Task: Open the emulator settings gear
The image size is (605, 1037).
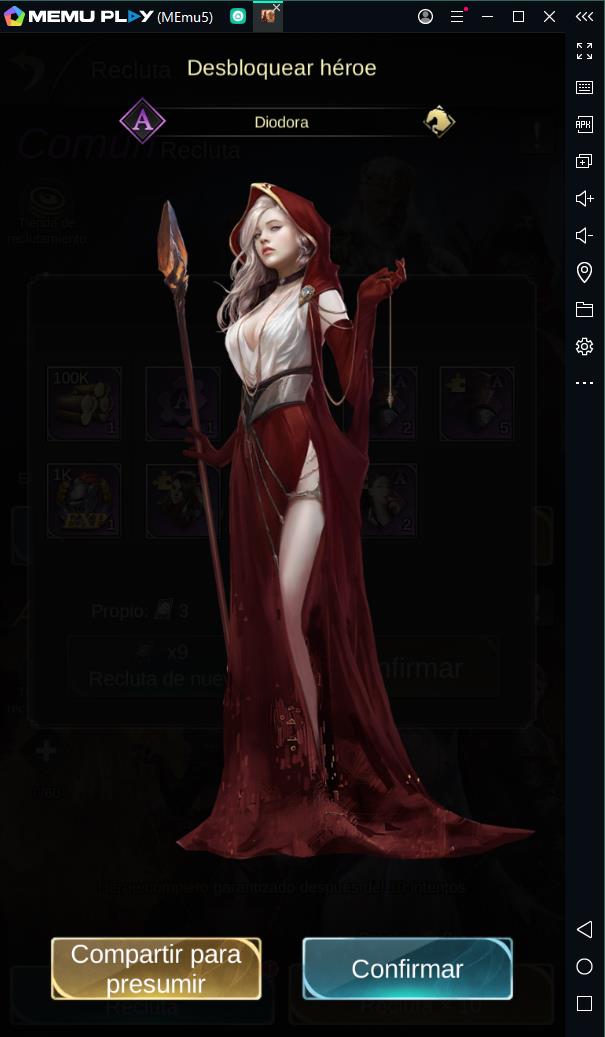Action: click(x=584, y=346)
